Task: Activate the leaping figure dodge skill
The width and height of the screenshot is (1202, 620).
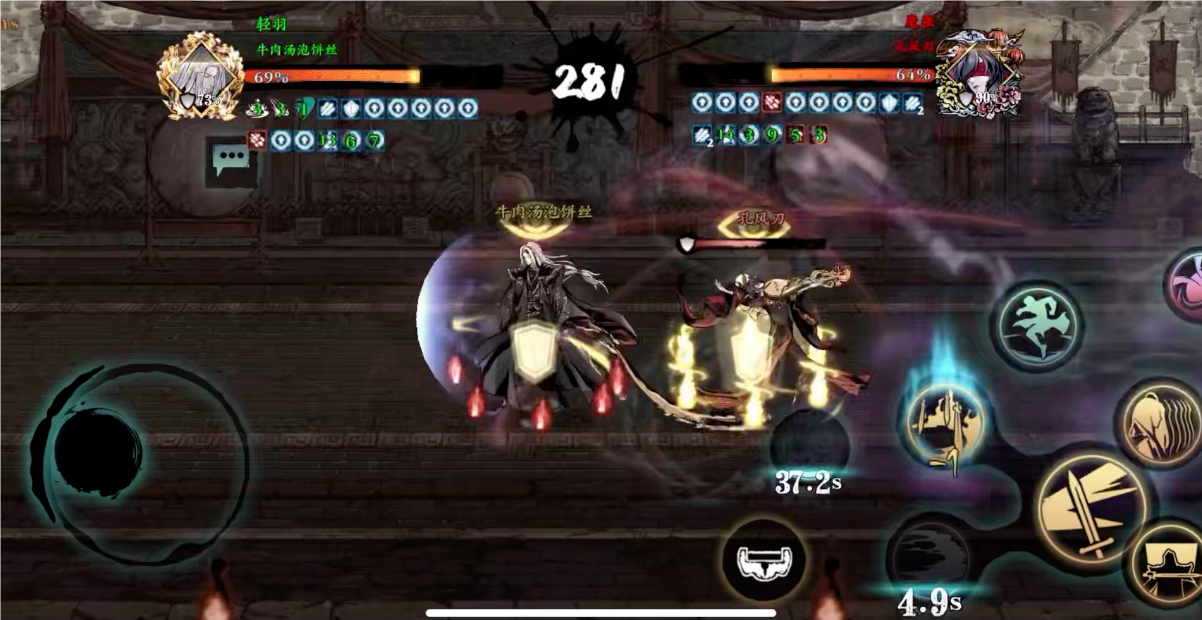Action: pyautogui.click(x=1037, y=326)
